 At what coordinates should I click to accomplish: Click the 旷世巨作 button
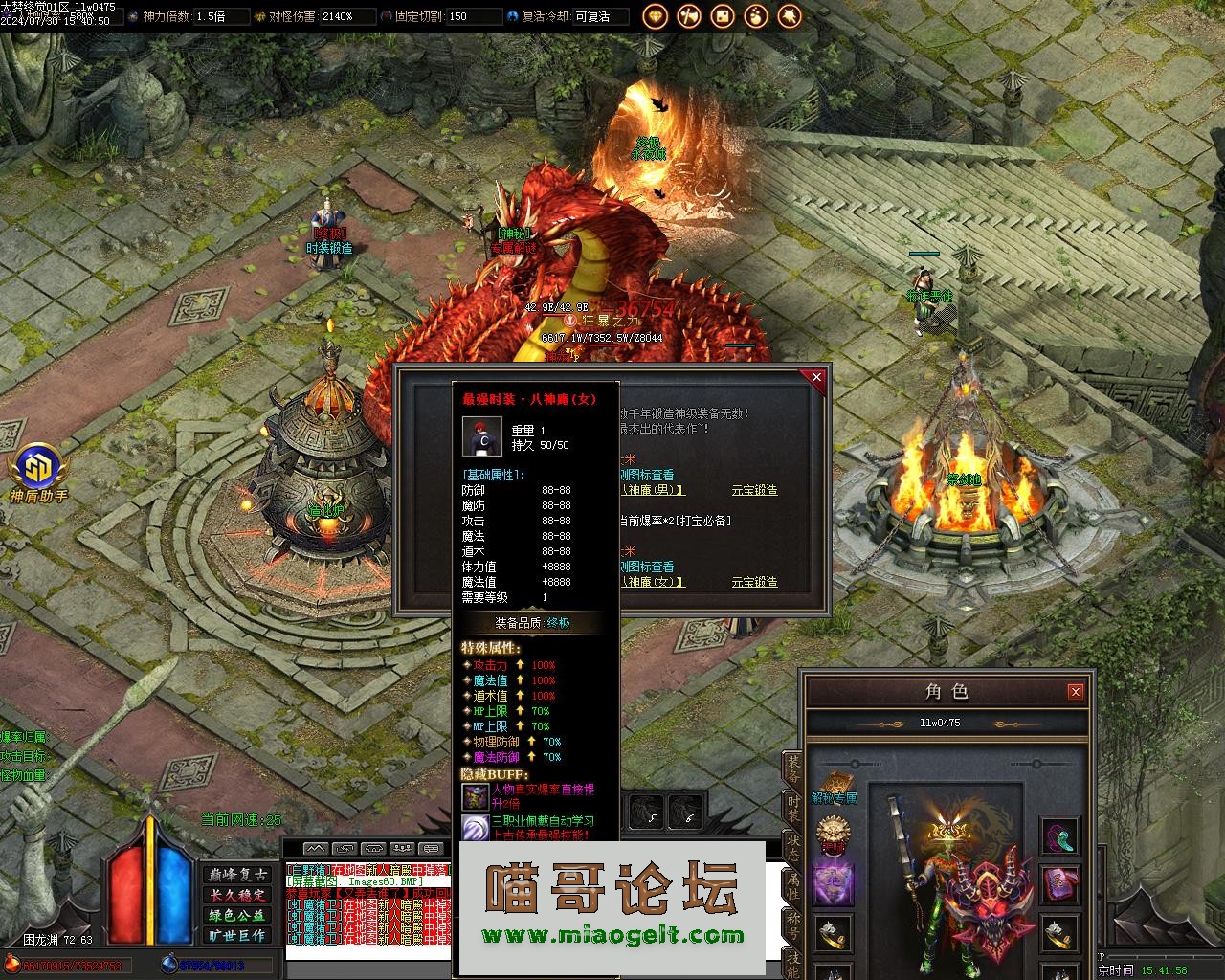(x=237, y=935)
